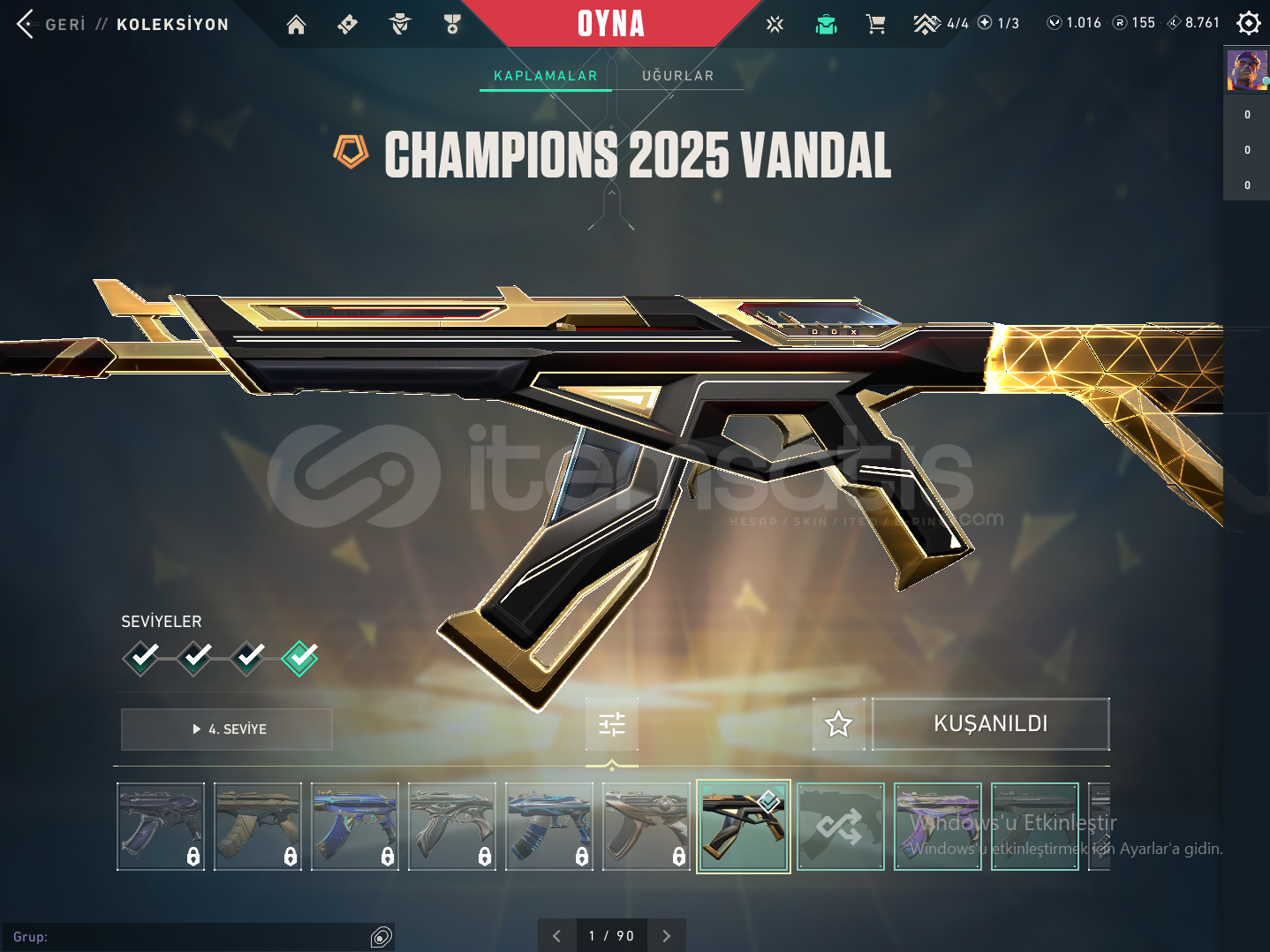
Task: Select the level 1 checkmark diamond
Action: (141, 657)
